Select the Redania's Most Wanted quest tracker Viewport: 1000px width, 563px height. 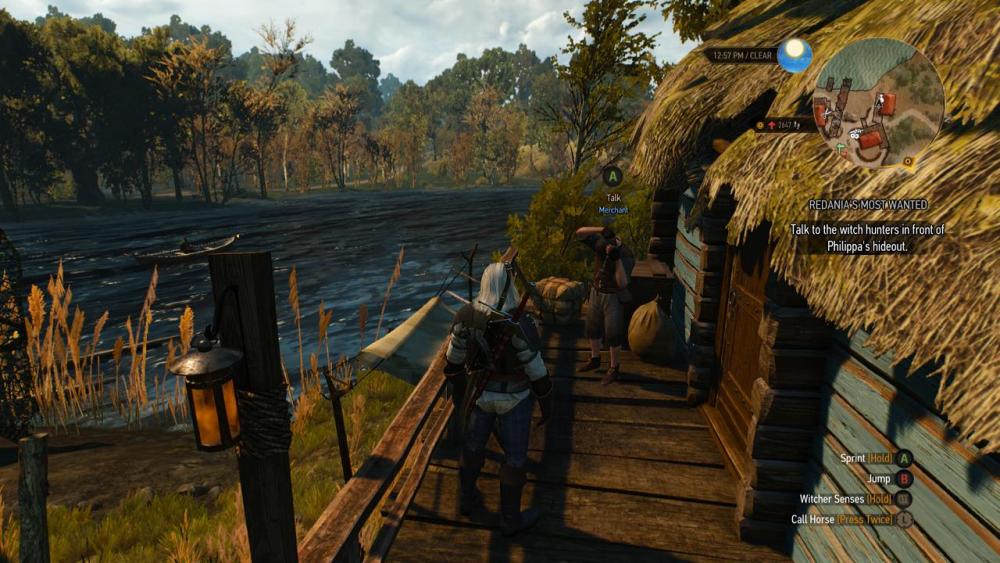pyautogui.click(x=867, y=205)
